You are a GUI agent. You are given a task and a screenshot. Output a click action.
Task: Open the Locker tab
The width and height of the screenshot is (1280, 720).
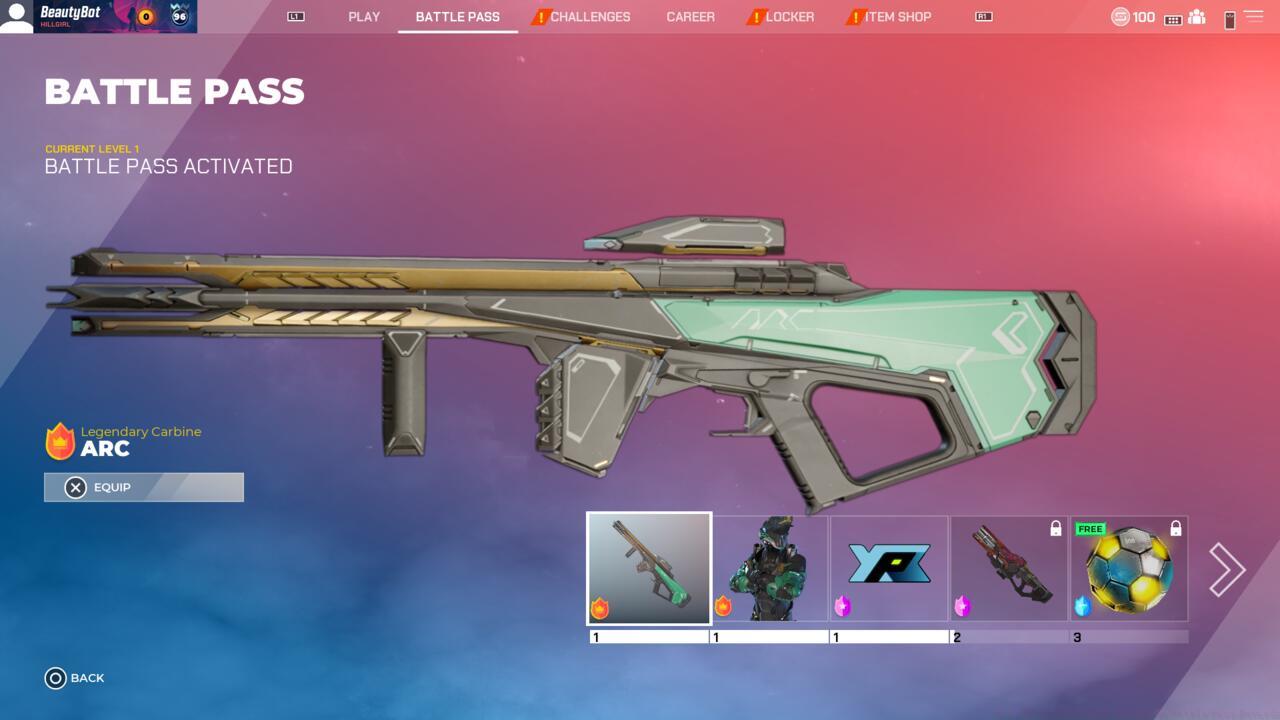pos(789,17)
